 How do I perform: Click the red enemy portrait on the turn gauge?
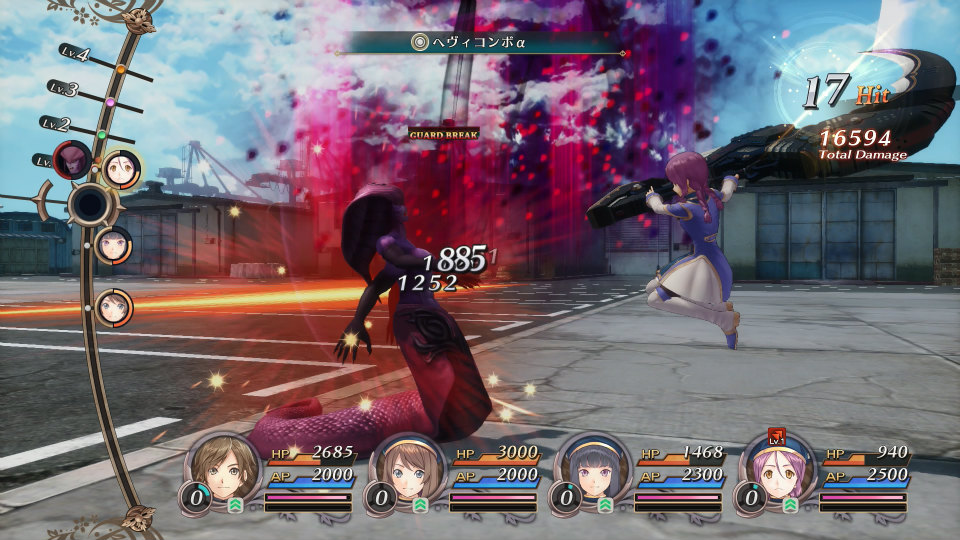pos(73,159)
